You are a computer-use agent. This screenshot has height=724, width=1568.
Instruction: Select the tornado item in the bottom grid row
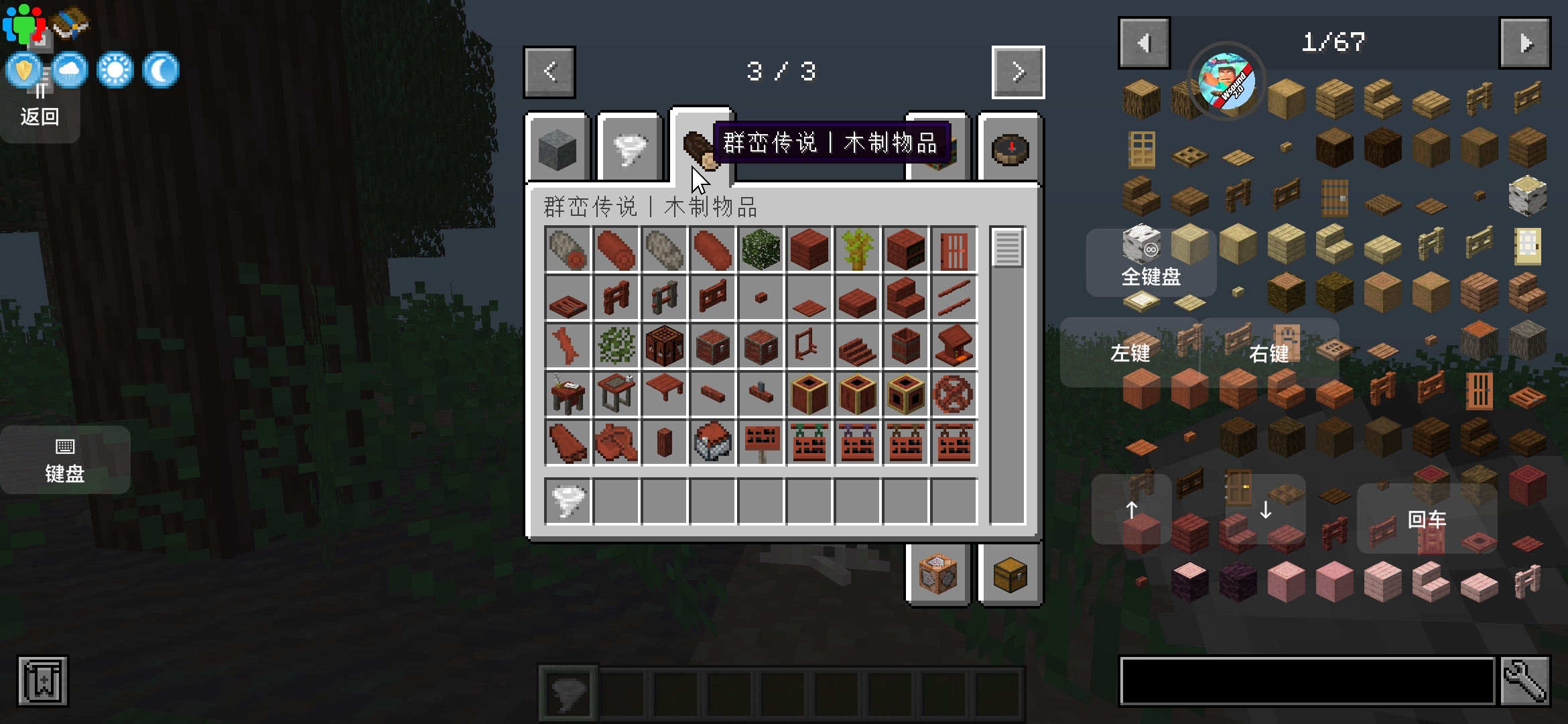coord(567,502)
